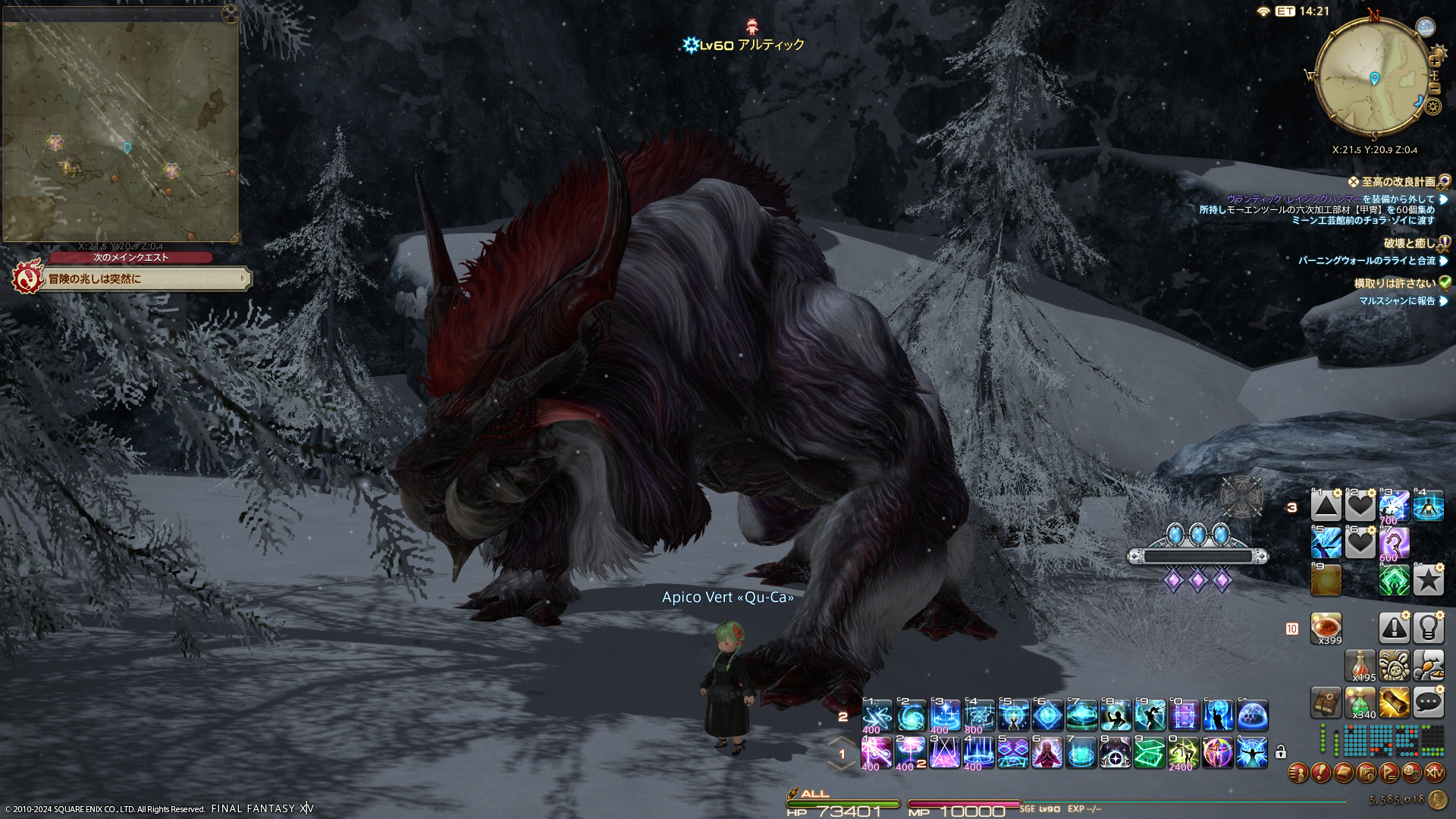Activate the black star macro icon
This screenshot has width=1456, height=819.
tap(1428, 580)
